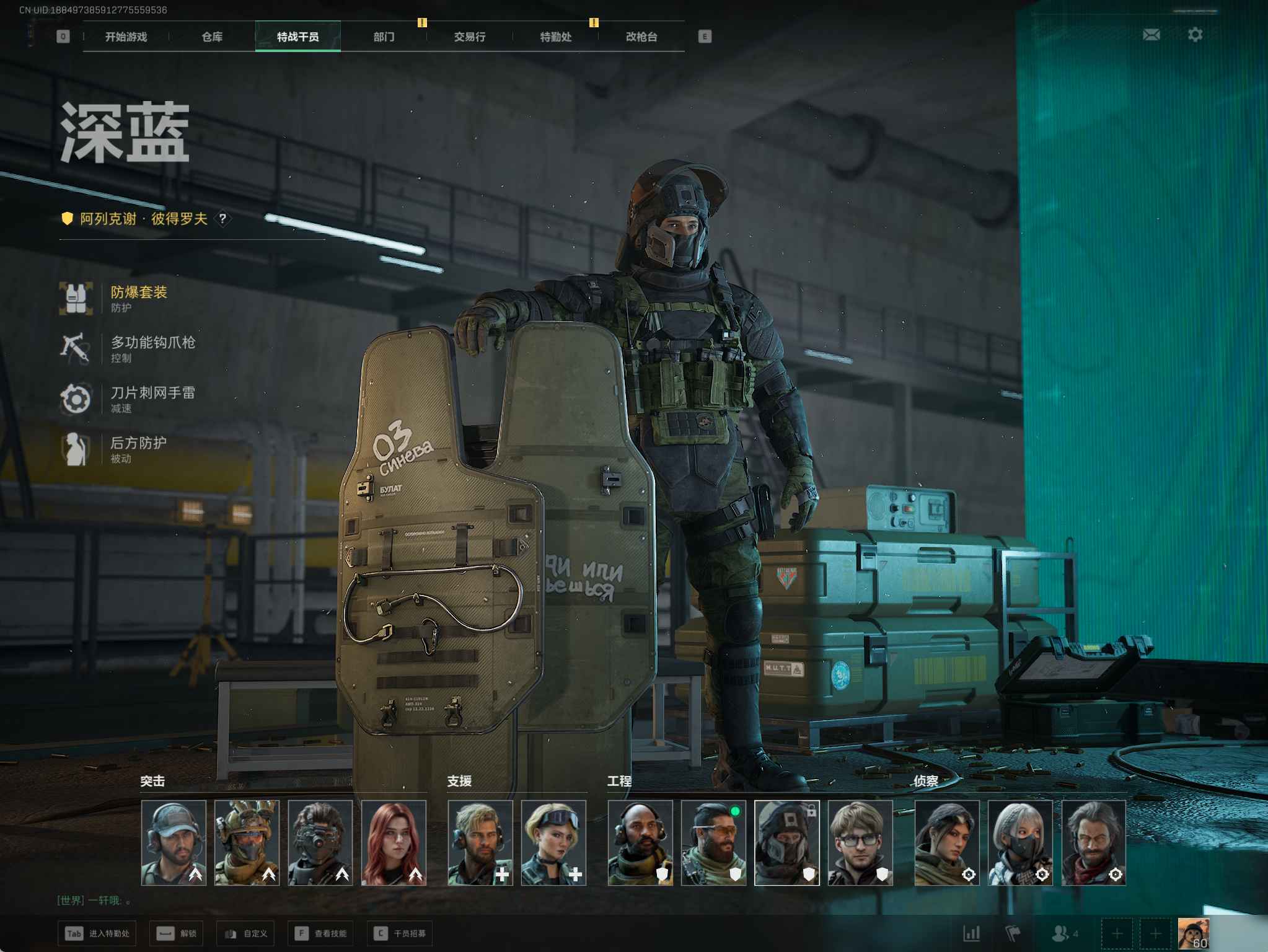Go to the 部门 tab
1268x952 pixels.
point(384,37)
